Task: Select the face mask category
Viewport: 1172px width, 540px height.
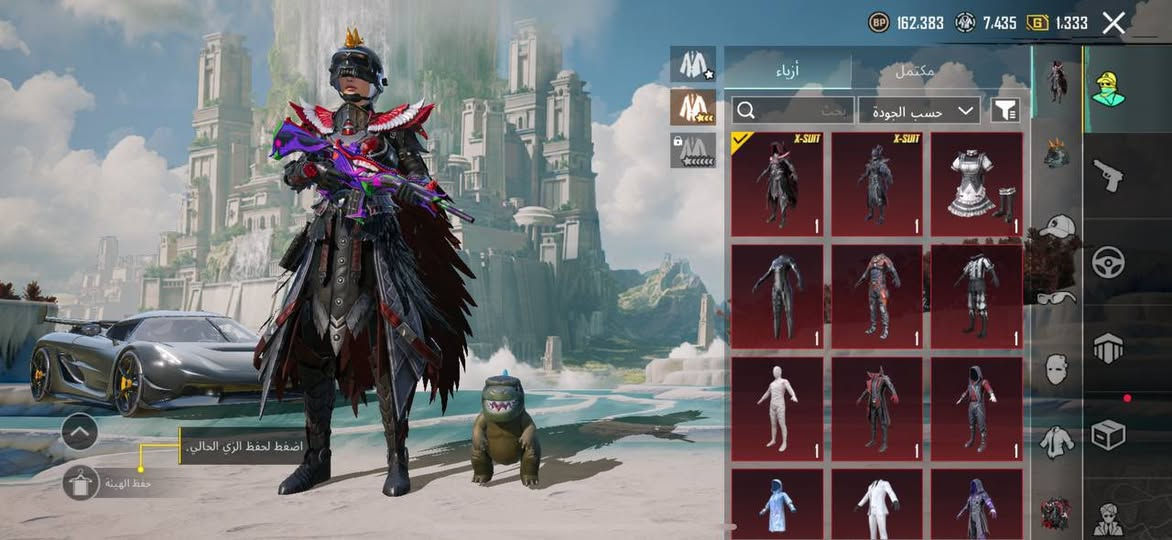Action: coord(1056,368)
